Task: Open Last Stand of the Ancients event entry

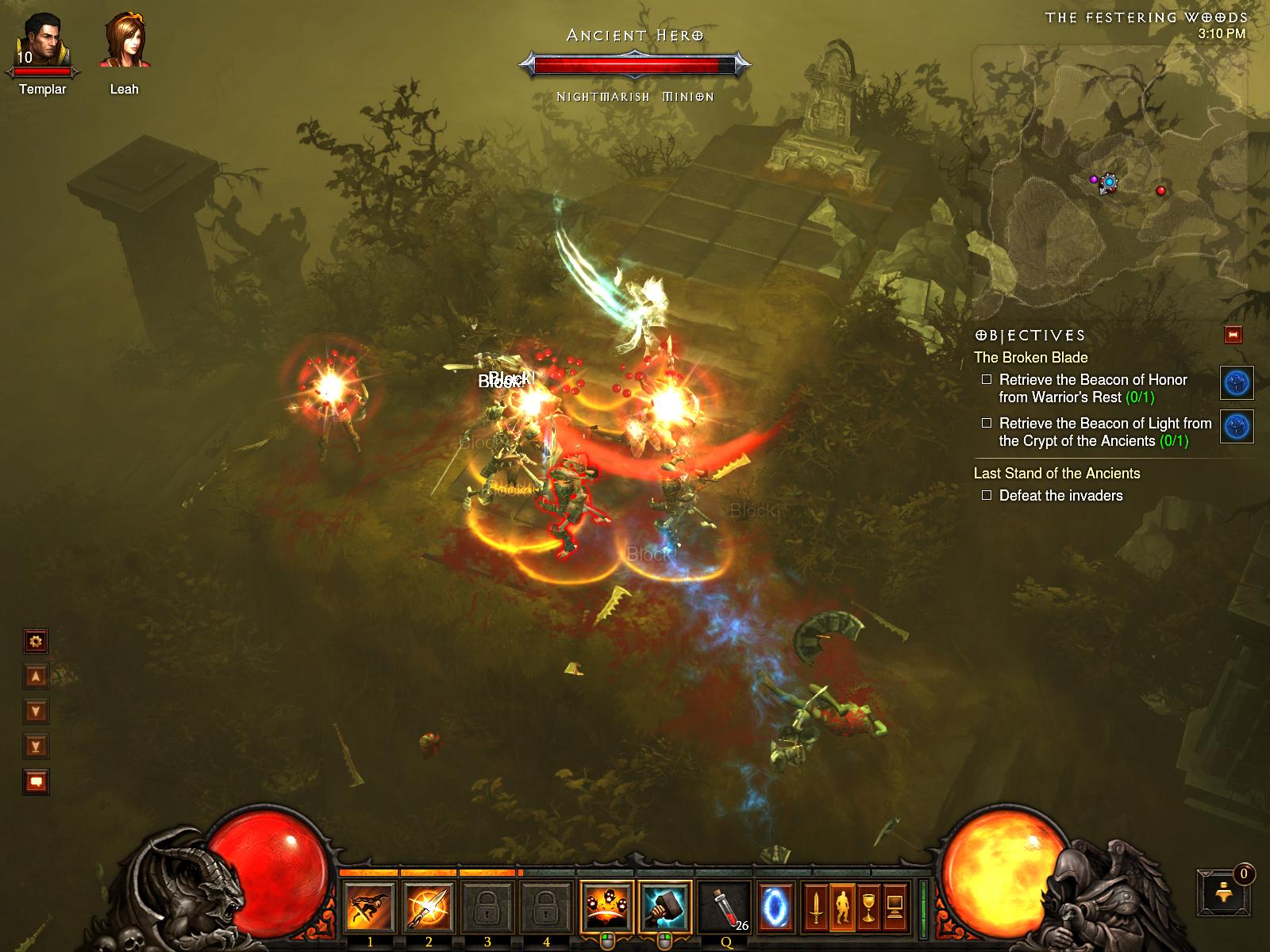Action: point(1056,474)
